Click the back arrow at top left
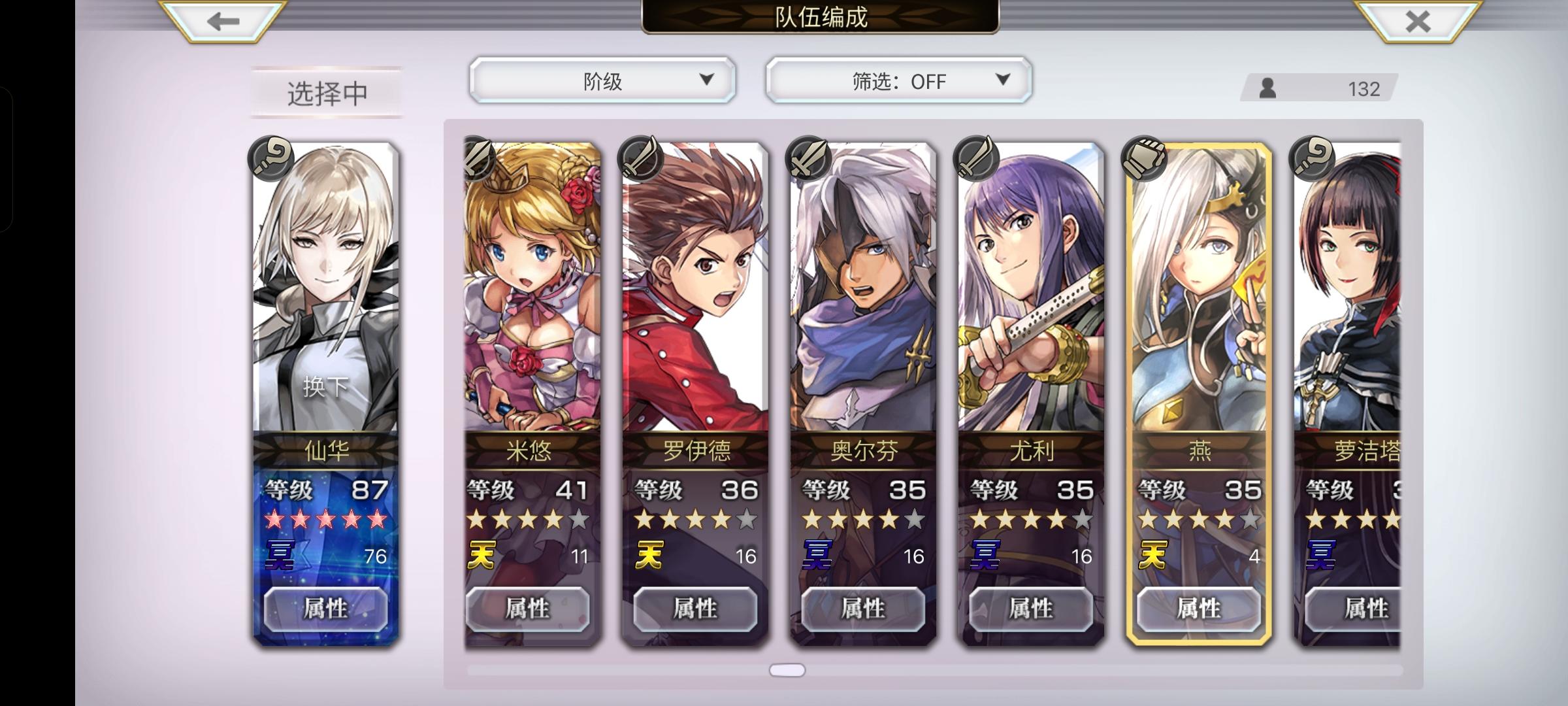The width and height of the screenshot is (1568, 706). tap(218, 20)
